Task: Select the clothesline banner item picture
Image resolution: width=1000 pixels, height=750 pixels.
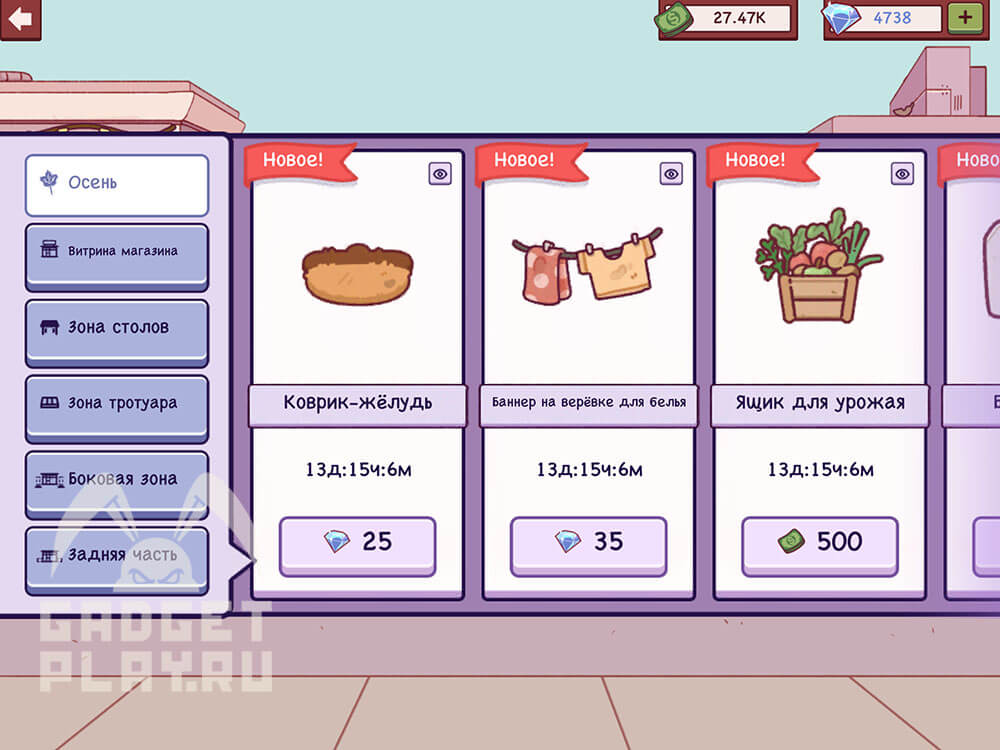Action: [x=588, y=268]
